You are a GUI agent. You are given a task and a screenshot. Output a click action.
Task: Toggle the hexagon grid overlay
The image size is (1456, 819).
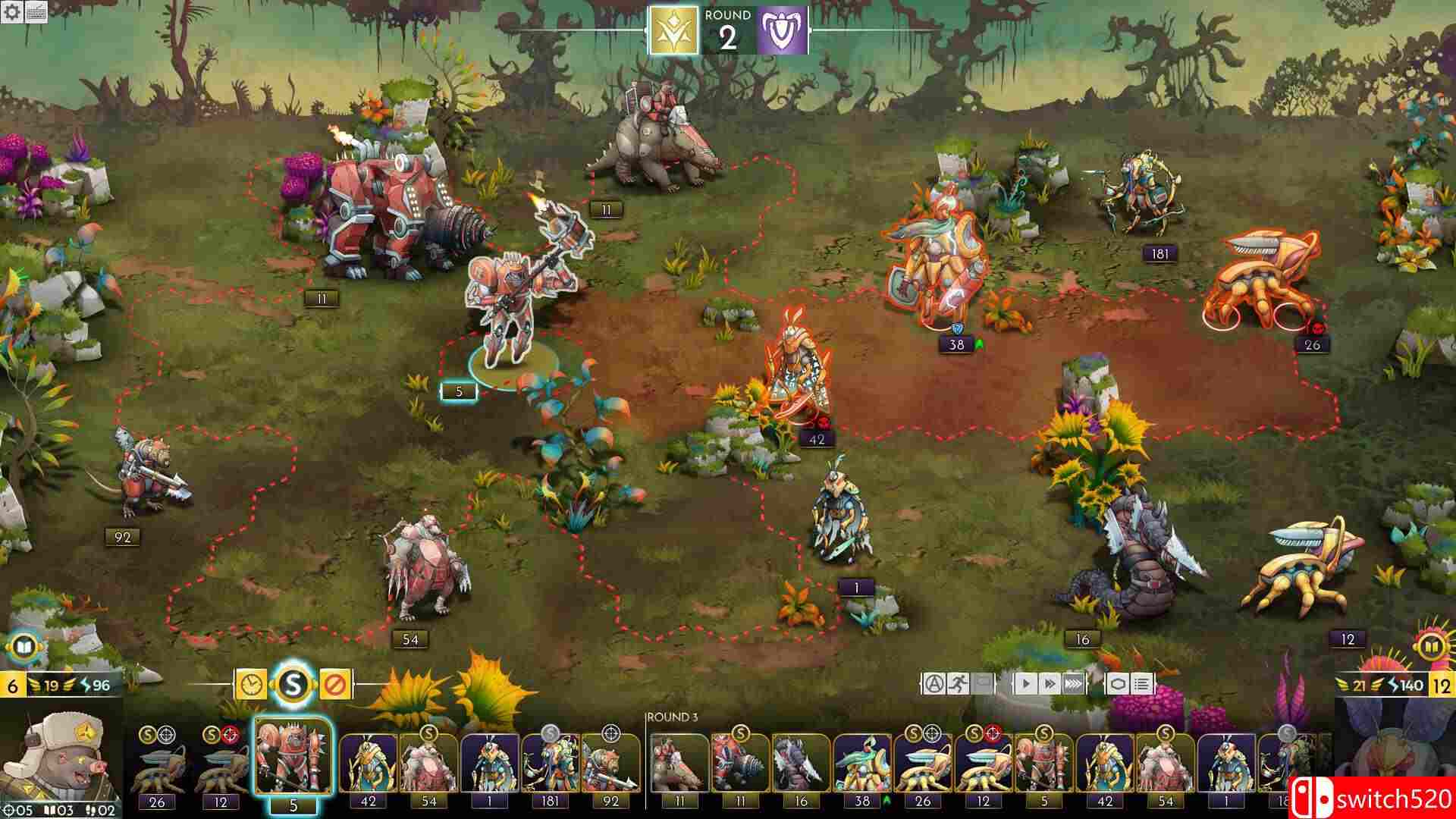point(1118,684)
